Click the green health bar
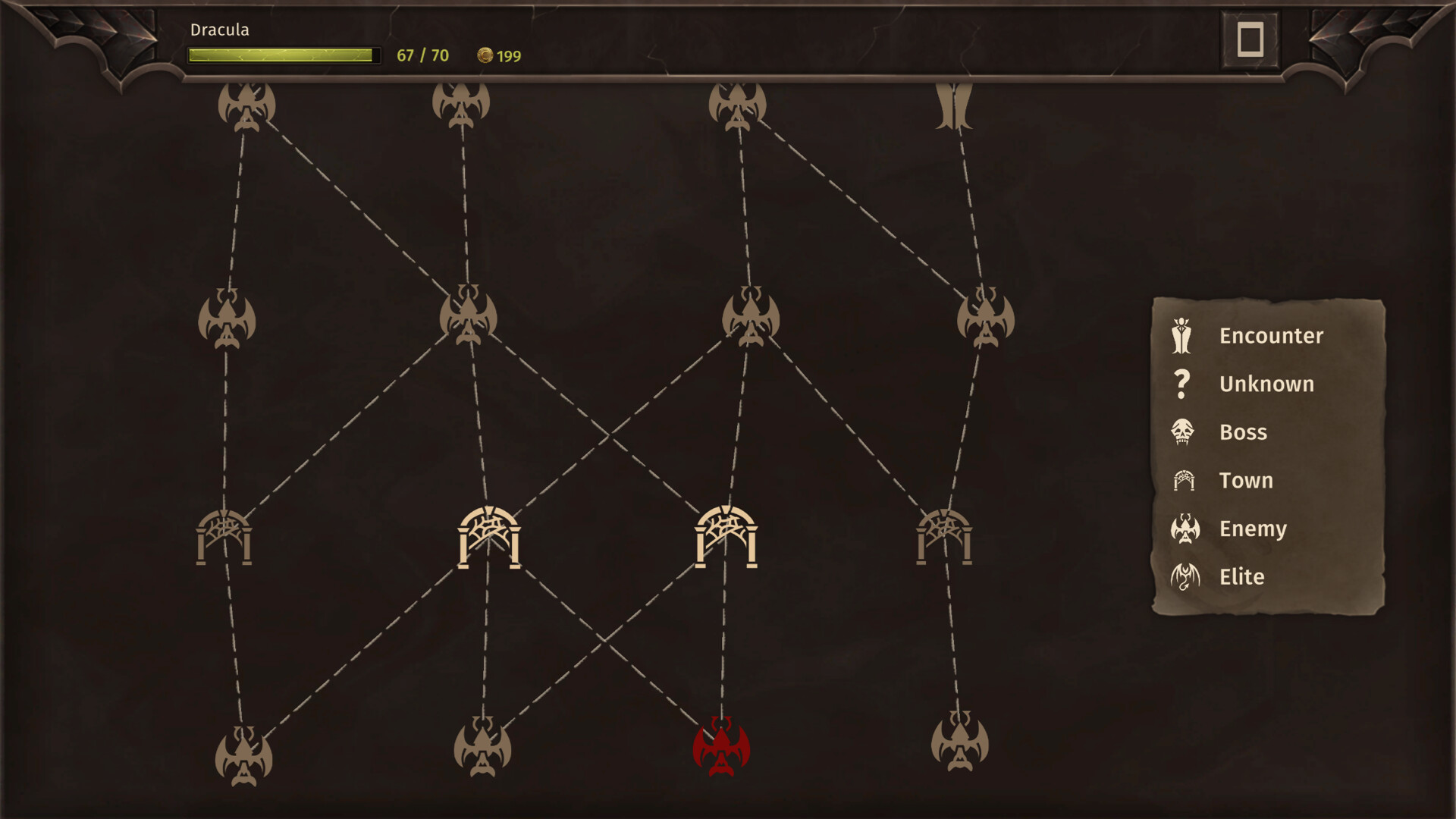Image resolution: width=1456 pixels, height=819 pixels. tap(284, 54)
